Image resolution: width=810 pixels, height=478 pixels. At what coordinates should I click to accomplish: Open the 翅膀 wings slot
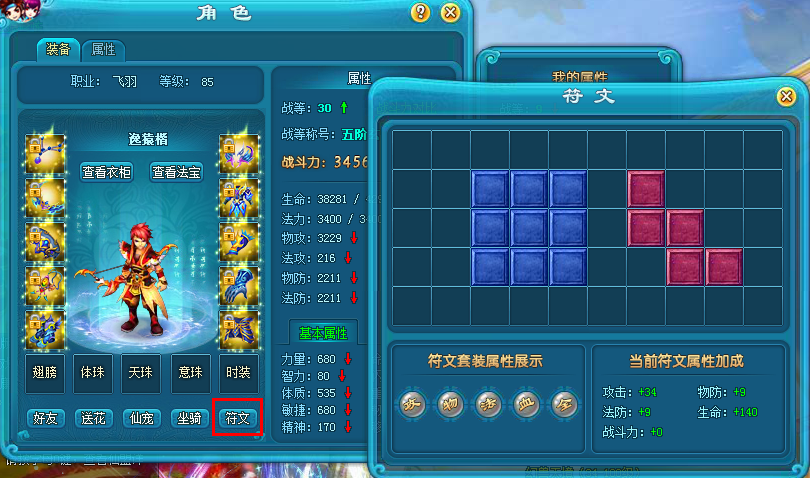pos(44,371)
